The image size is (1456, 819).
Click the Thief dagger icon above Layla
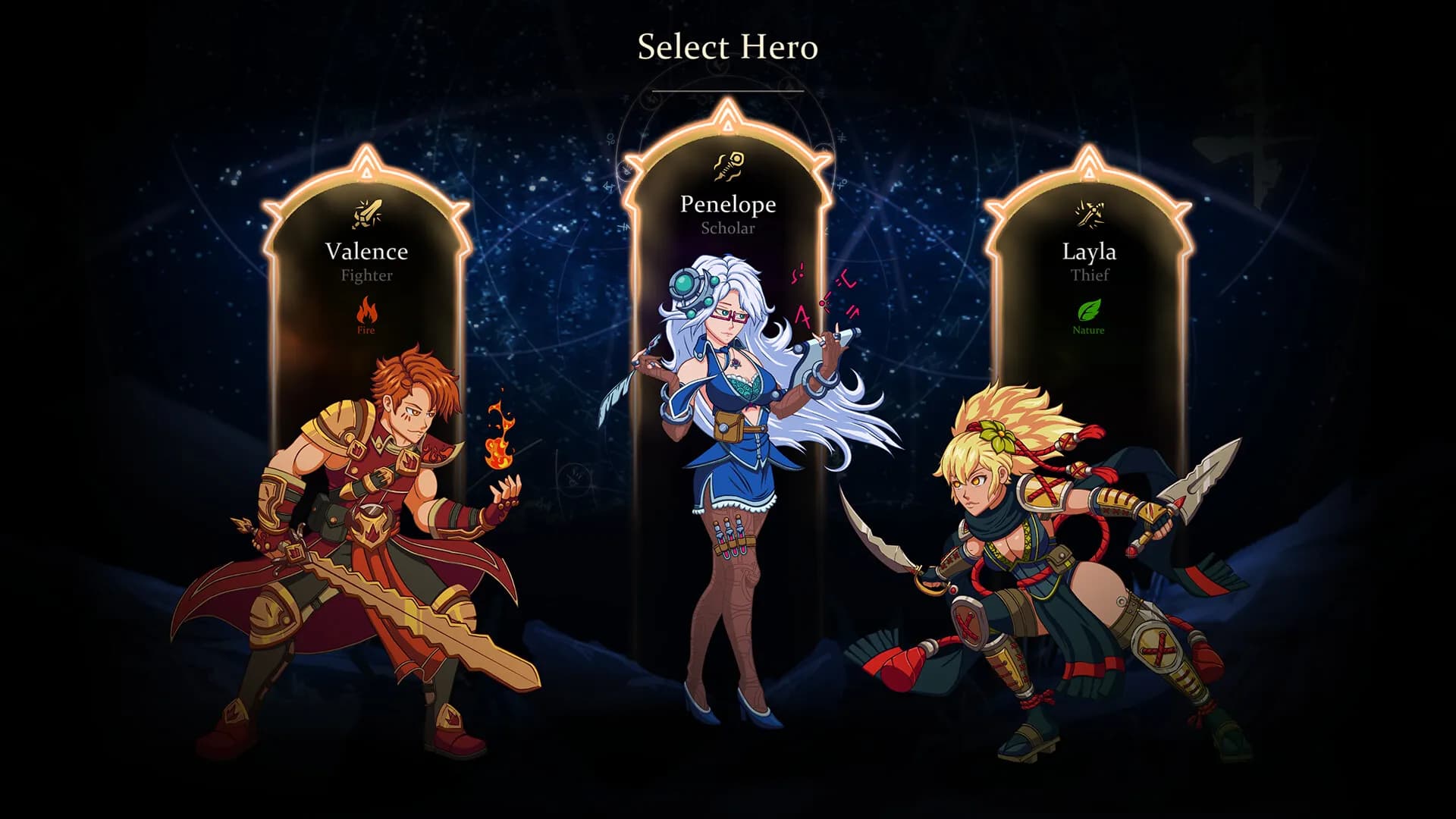[1090, 215]
